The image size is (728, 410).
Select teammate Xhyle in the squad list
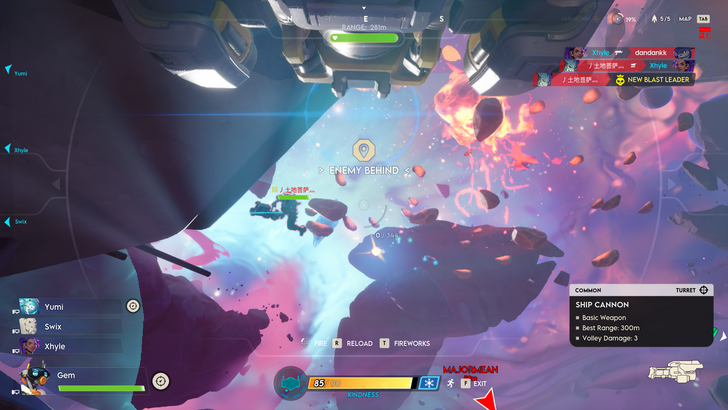55,346
